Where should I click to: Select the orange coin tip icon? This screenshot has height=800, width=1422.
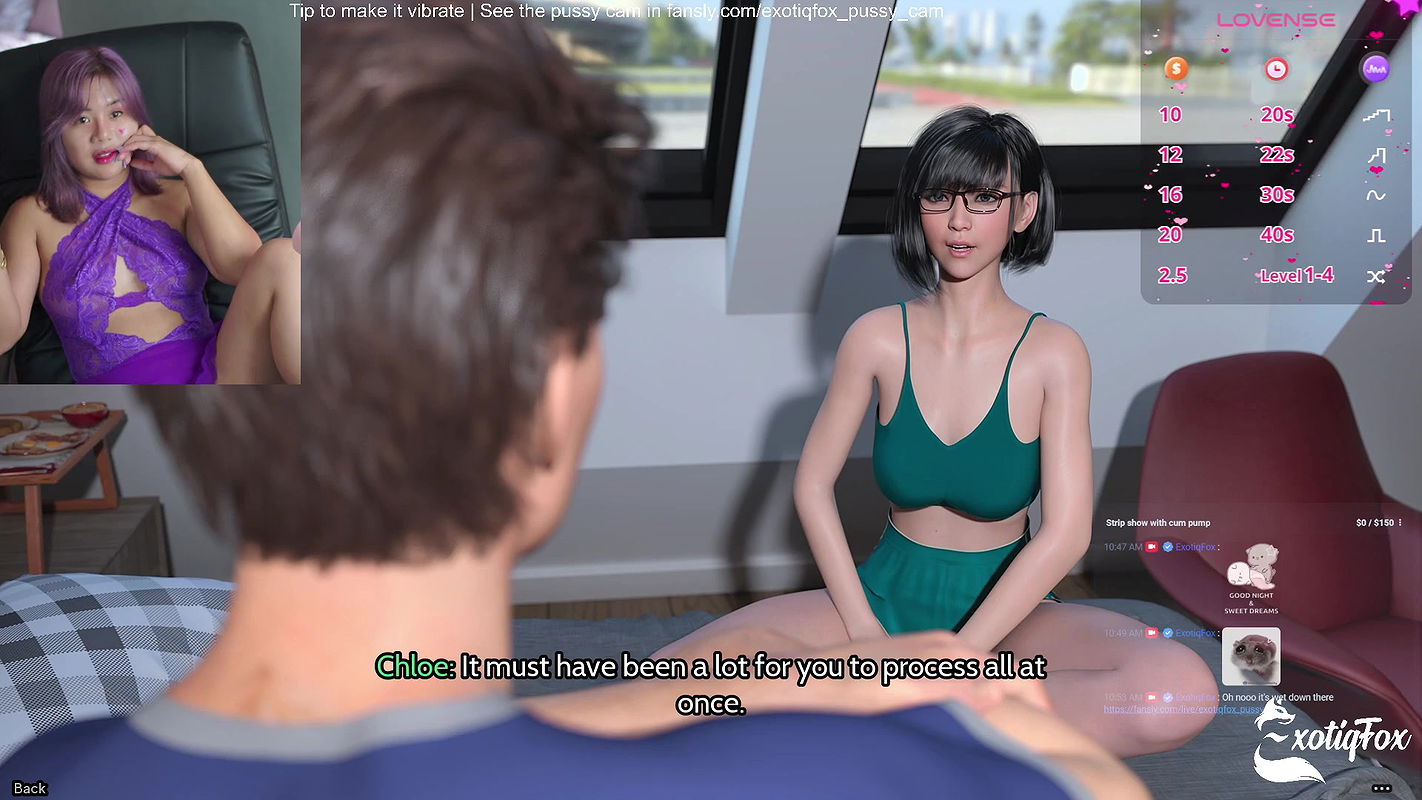pyautogui.click(x=1178, y=68)
